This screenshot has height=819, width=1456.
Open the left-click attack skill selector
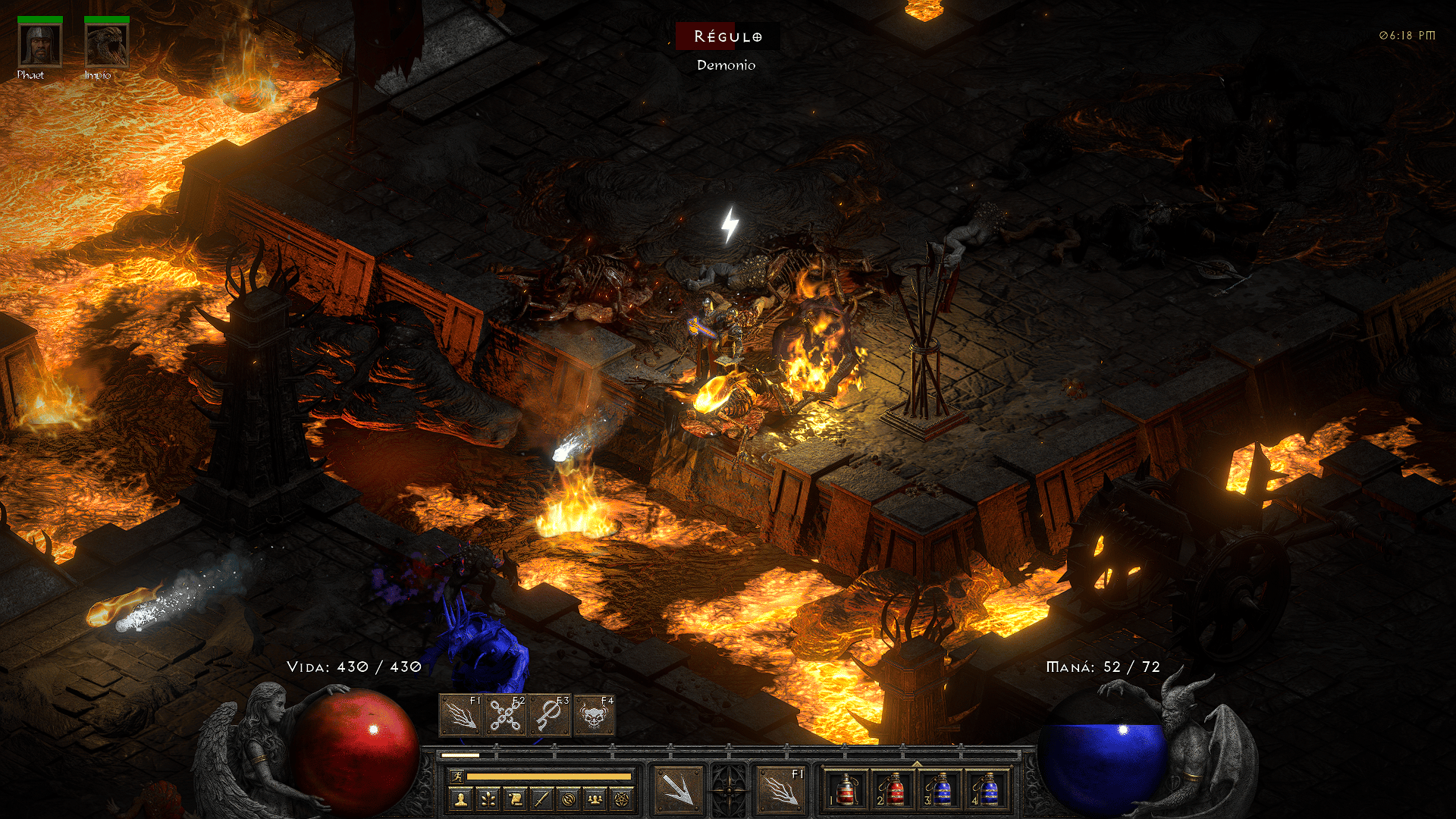tap(678, 789)
